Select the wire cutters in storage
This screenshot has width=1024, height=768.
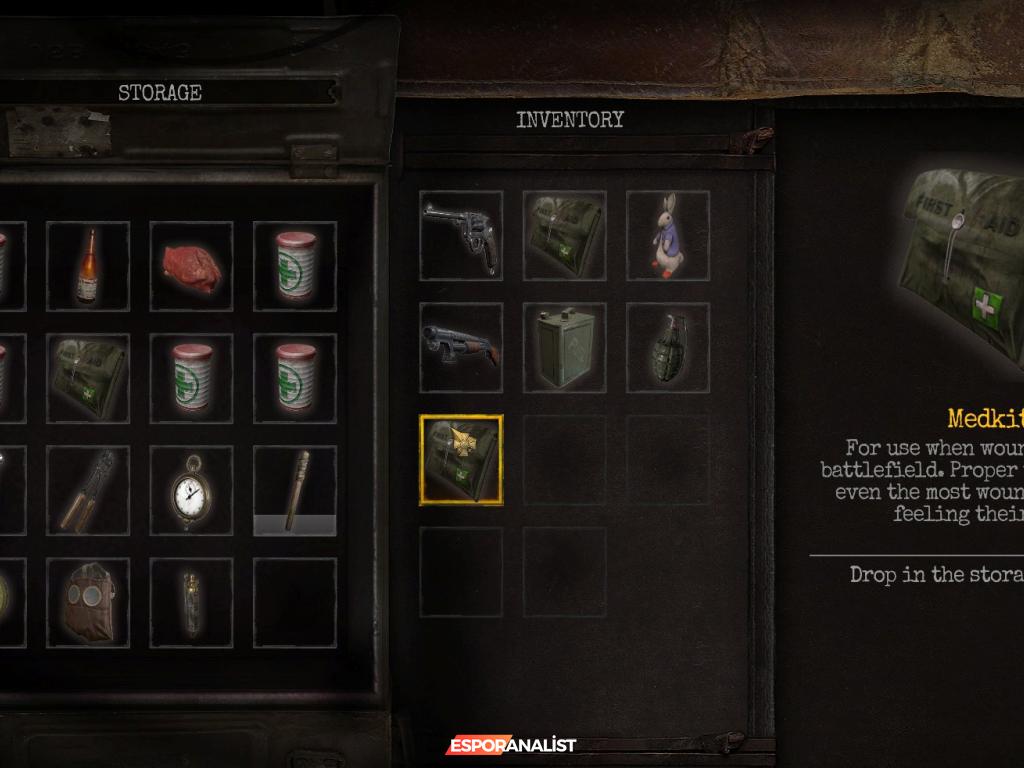point(88,490)
